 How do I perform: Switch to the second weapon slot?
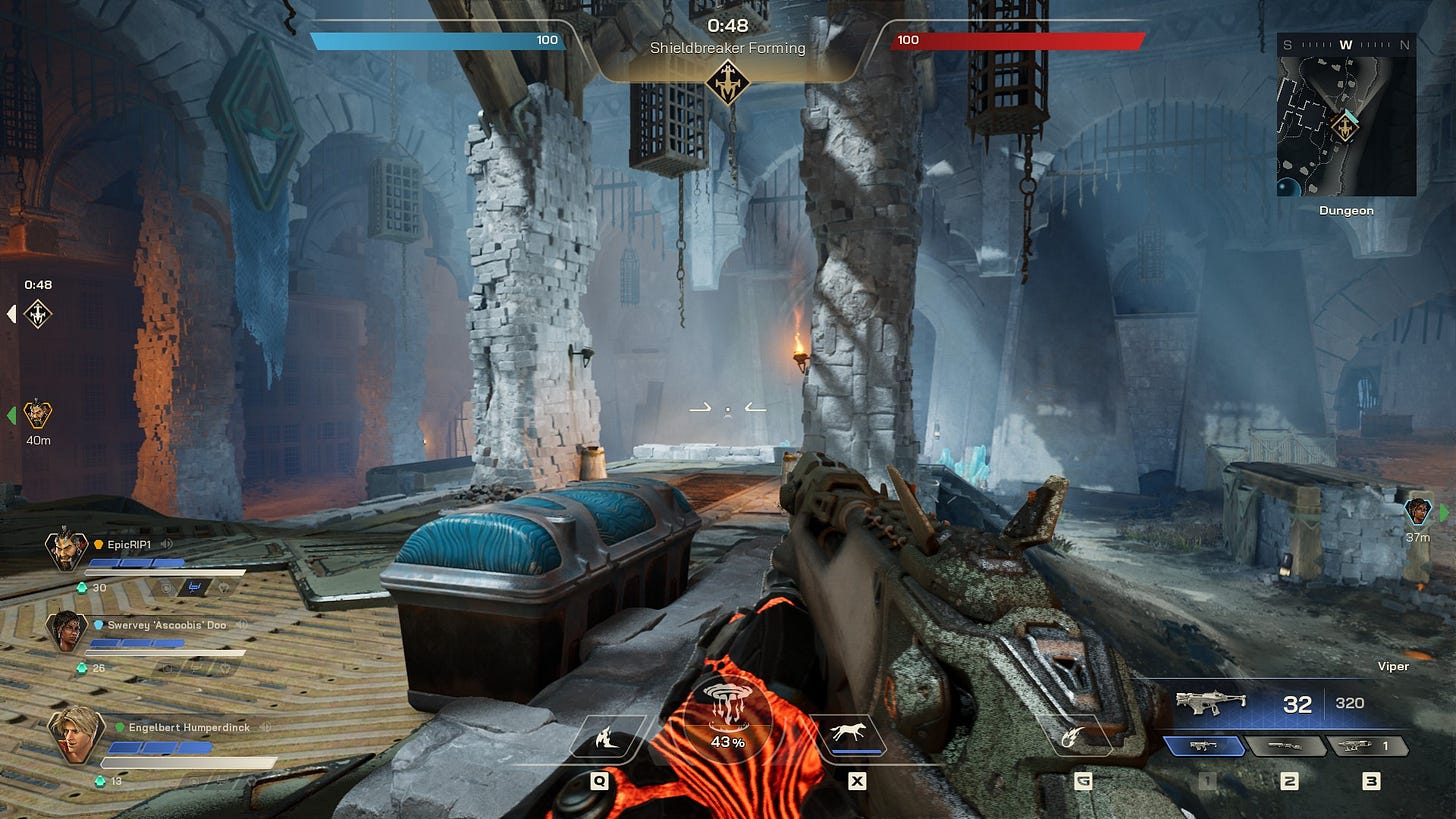tap(1288, 746)
